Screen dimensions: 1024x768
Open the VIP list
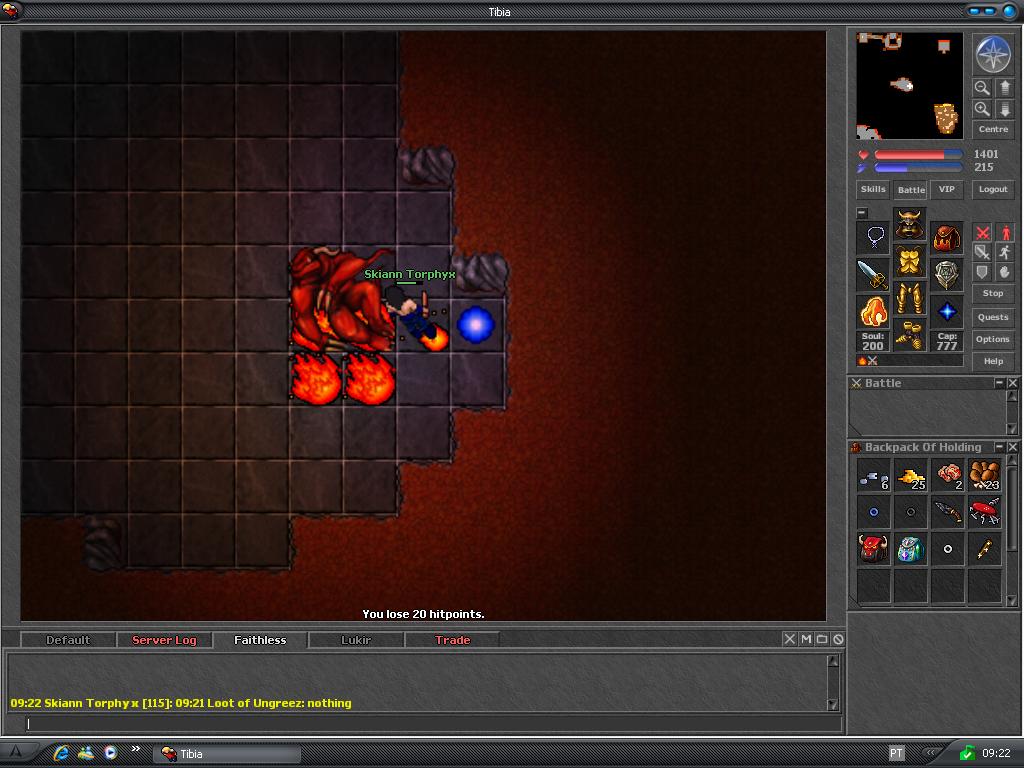(x=946, y=189)
